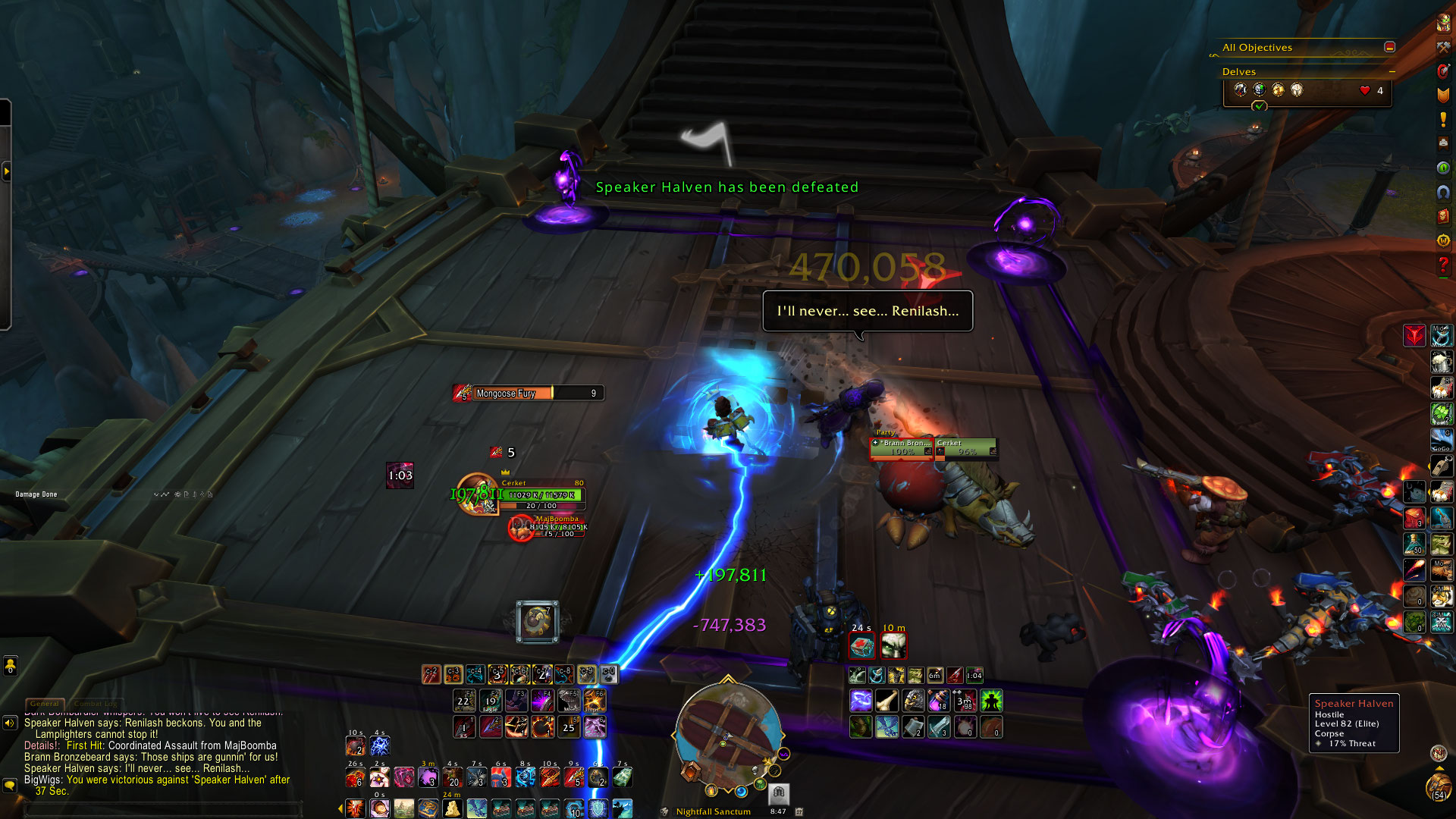Minimize the Delves objective section
Image resolution: width=1456 pixels, height=819 pixels.
click(1392, 71)
